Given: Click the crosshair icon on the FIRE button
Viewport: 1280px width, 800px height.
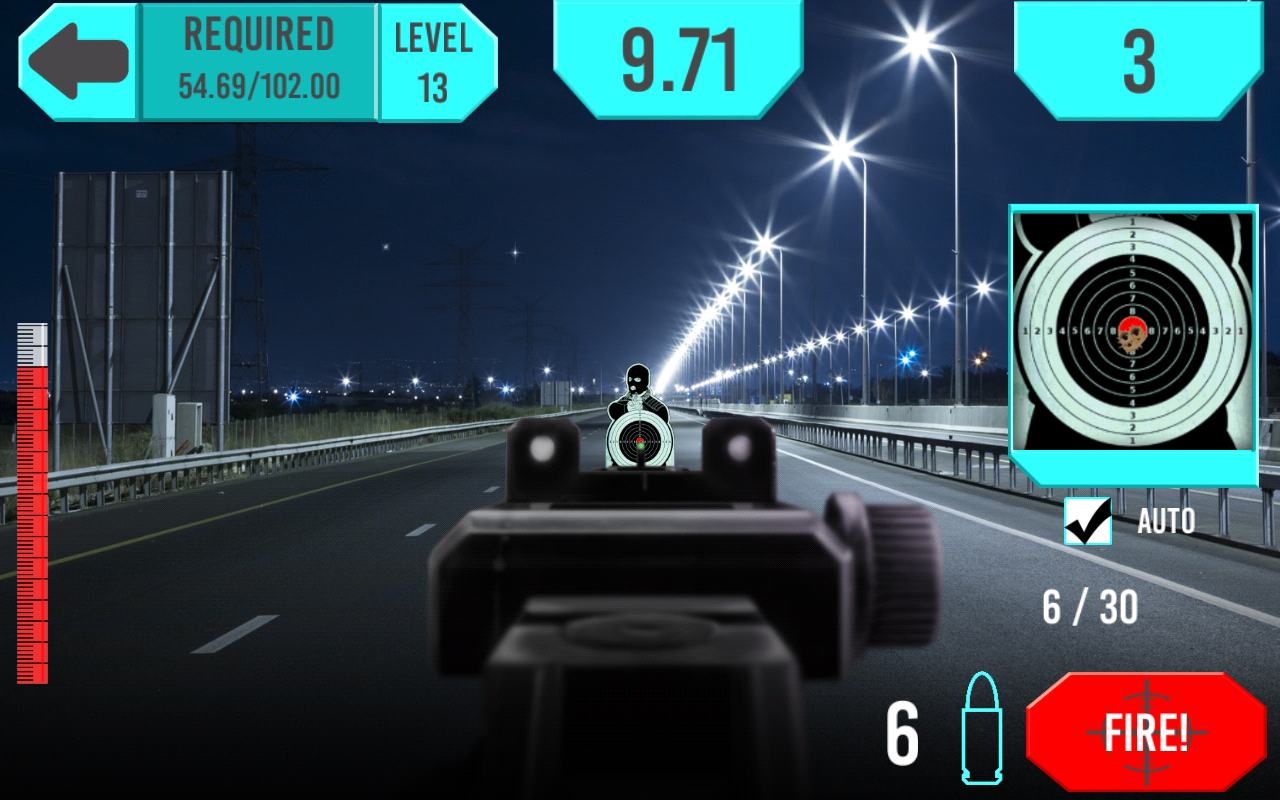Looking at the screenshot, I should coord(1148,731).
